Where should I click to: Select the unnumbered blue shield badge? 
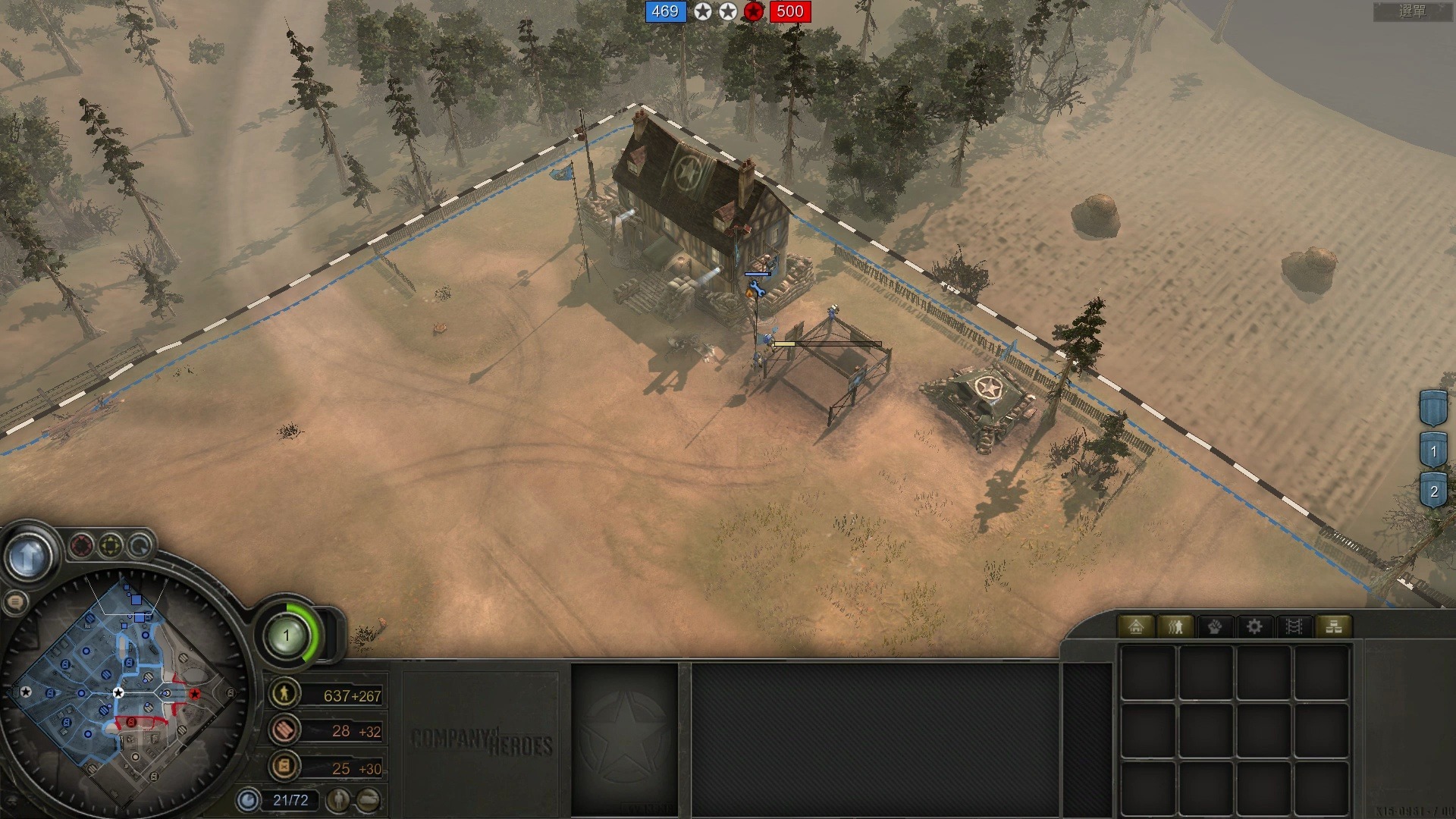point(1433,409)
